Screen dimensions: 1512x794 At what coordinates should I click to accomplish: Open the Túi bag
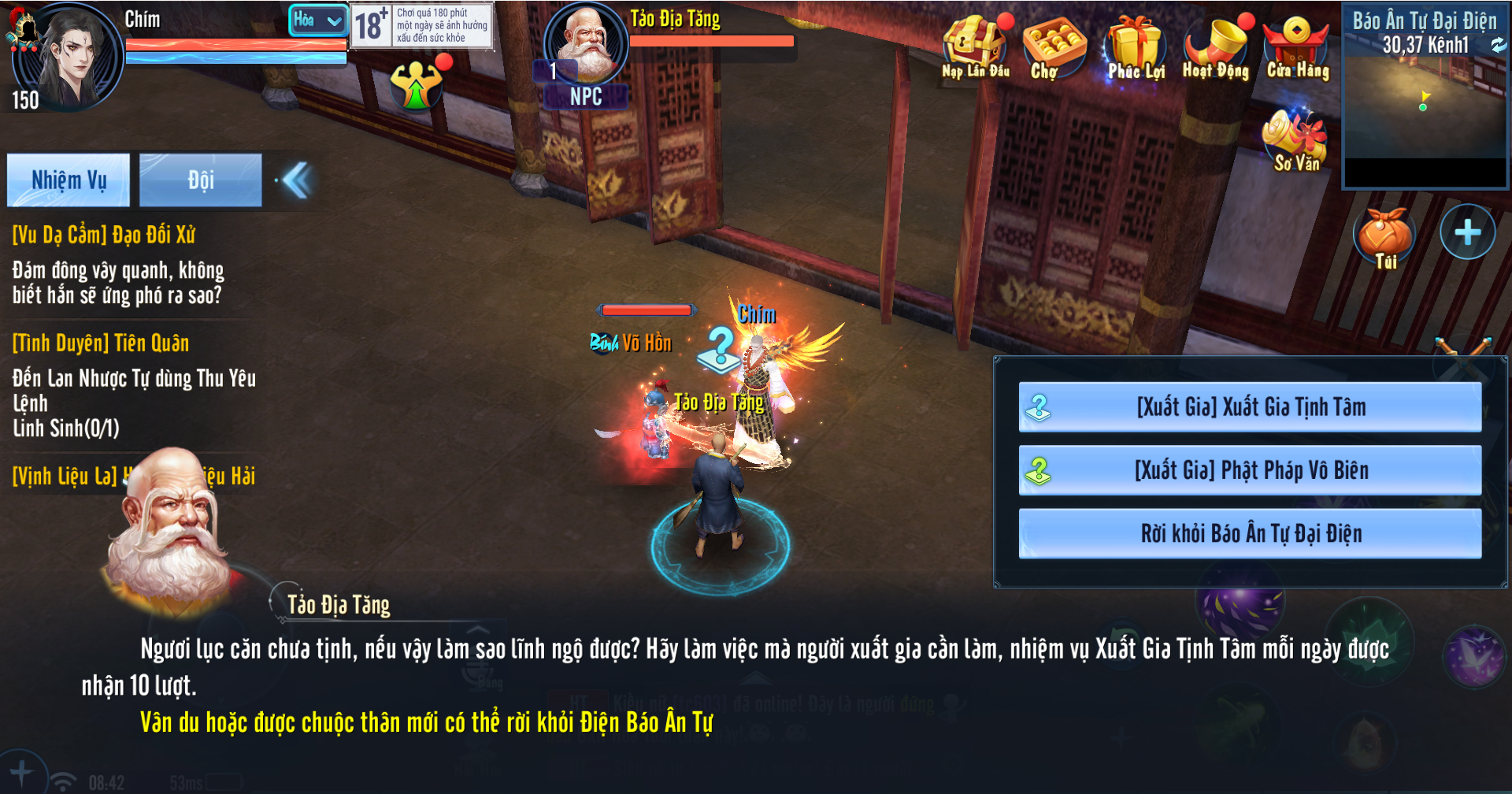pyautogui.click(x=1385, y=236)
